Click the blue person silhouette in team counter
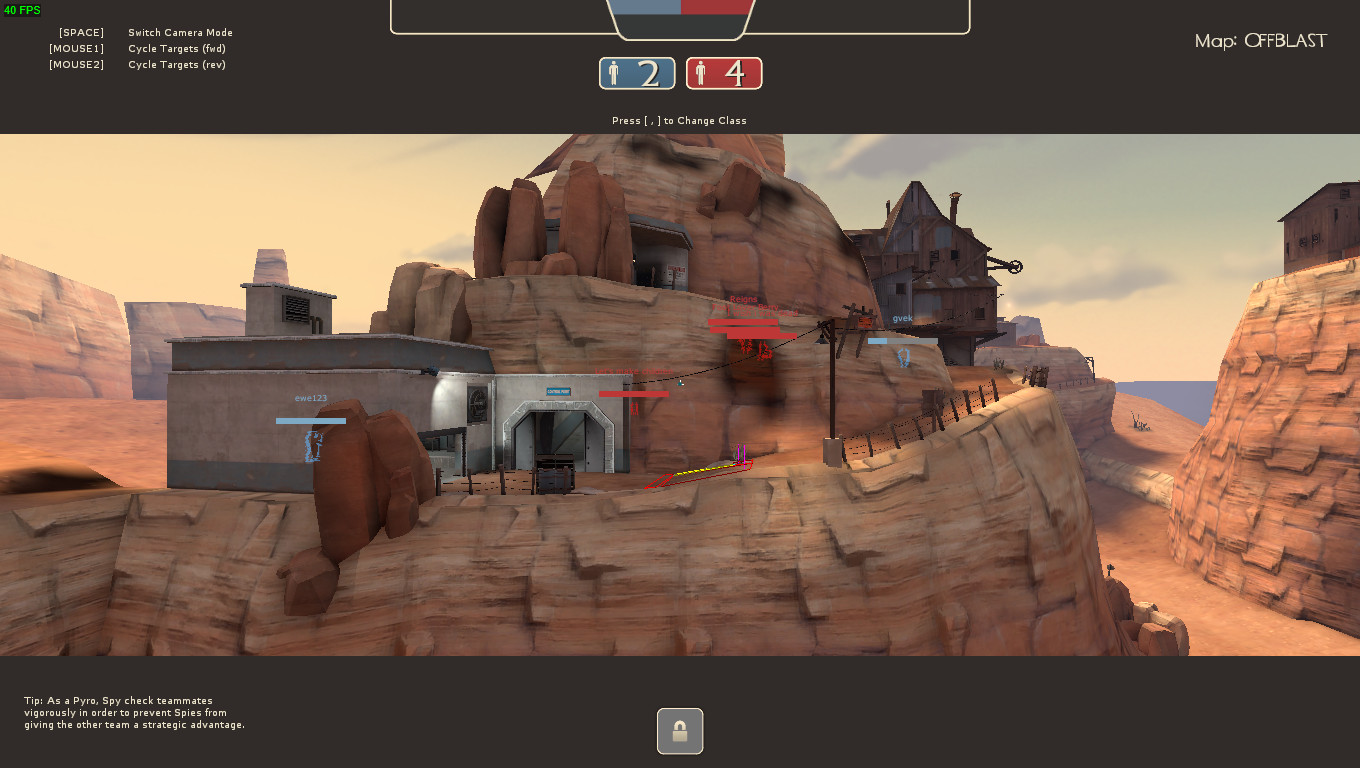The height and width of the screenshot is (768, 1360). point(616,72)
